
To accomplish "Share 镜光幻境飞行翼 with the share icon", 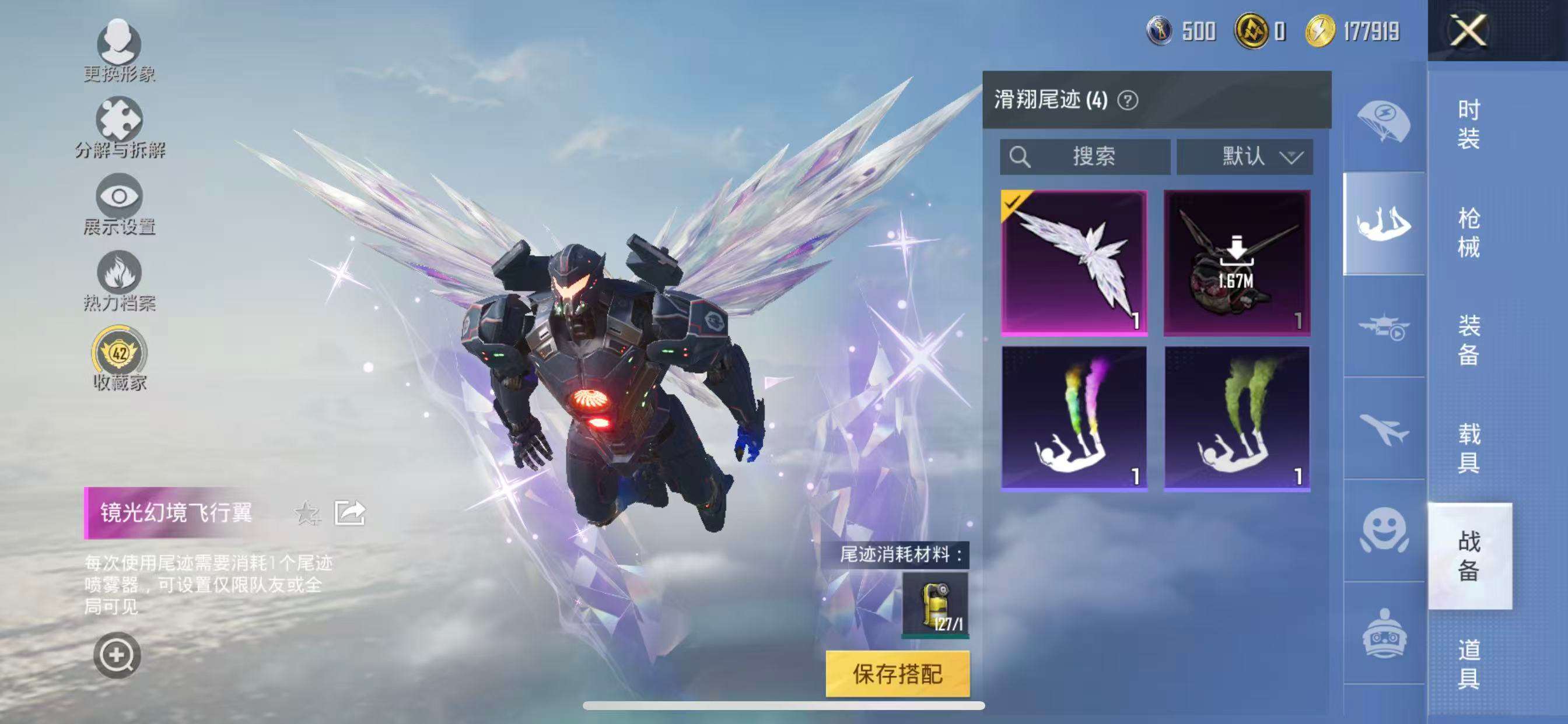I will click(x=350, y=513).
